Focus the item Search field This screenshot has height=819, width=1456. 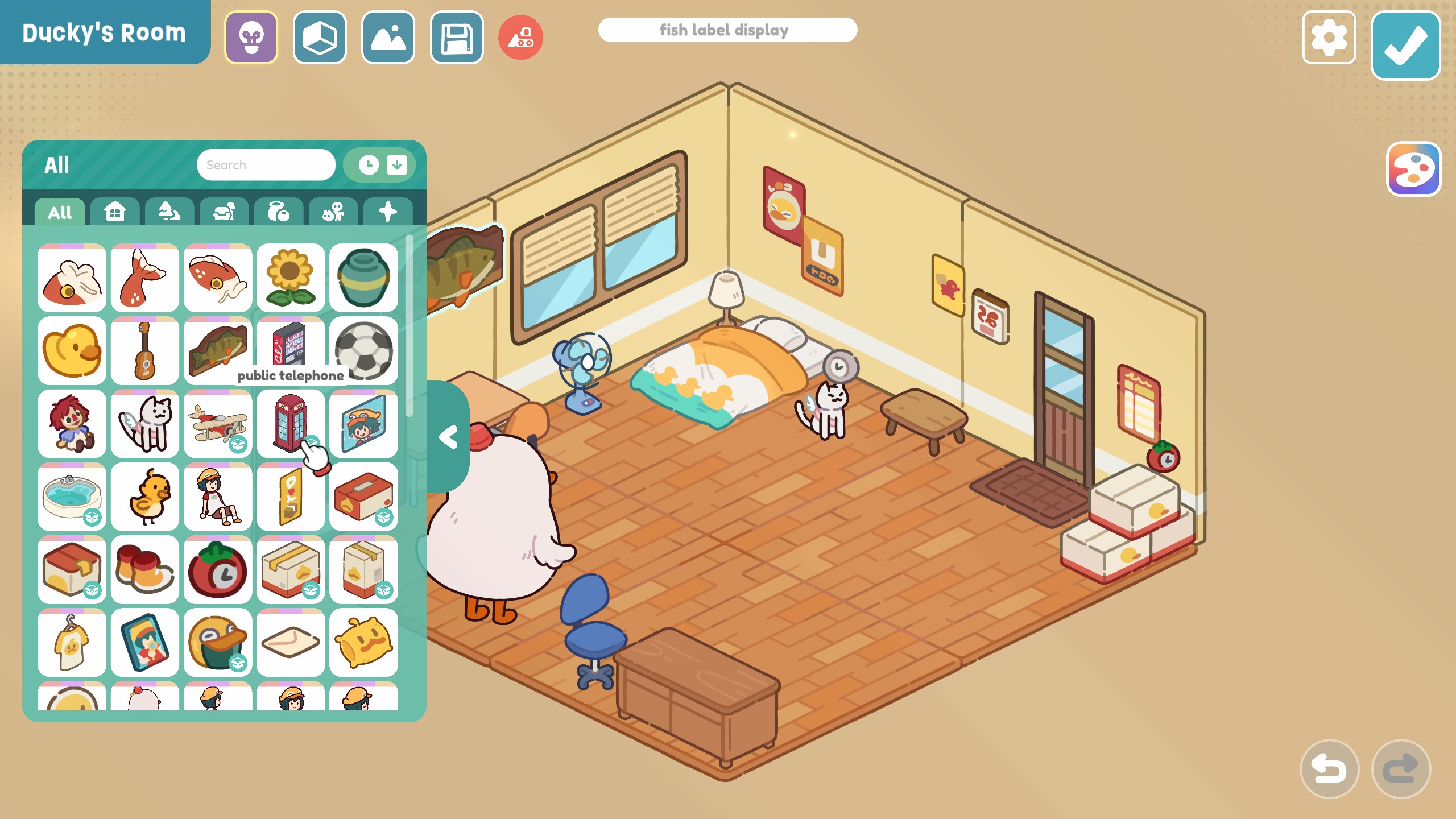266,165
